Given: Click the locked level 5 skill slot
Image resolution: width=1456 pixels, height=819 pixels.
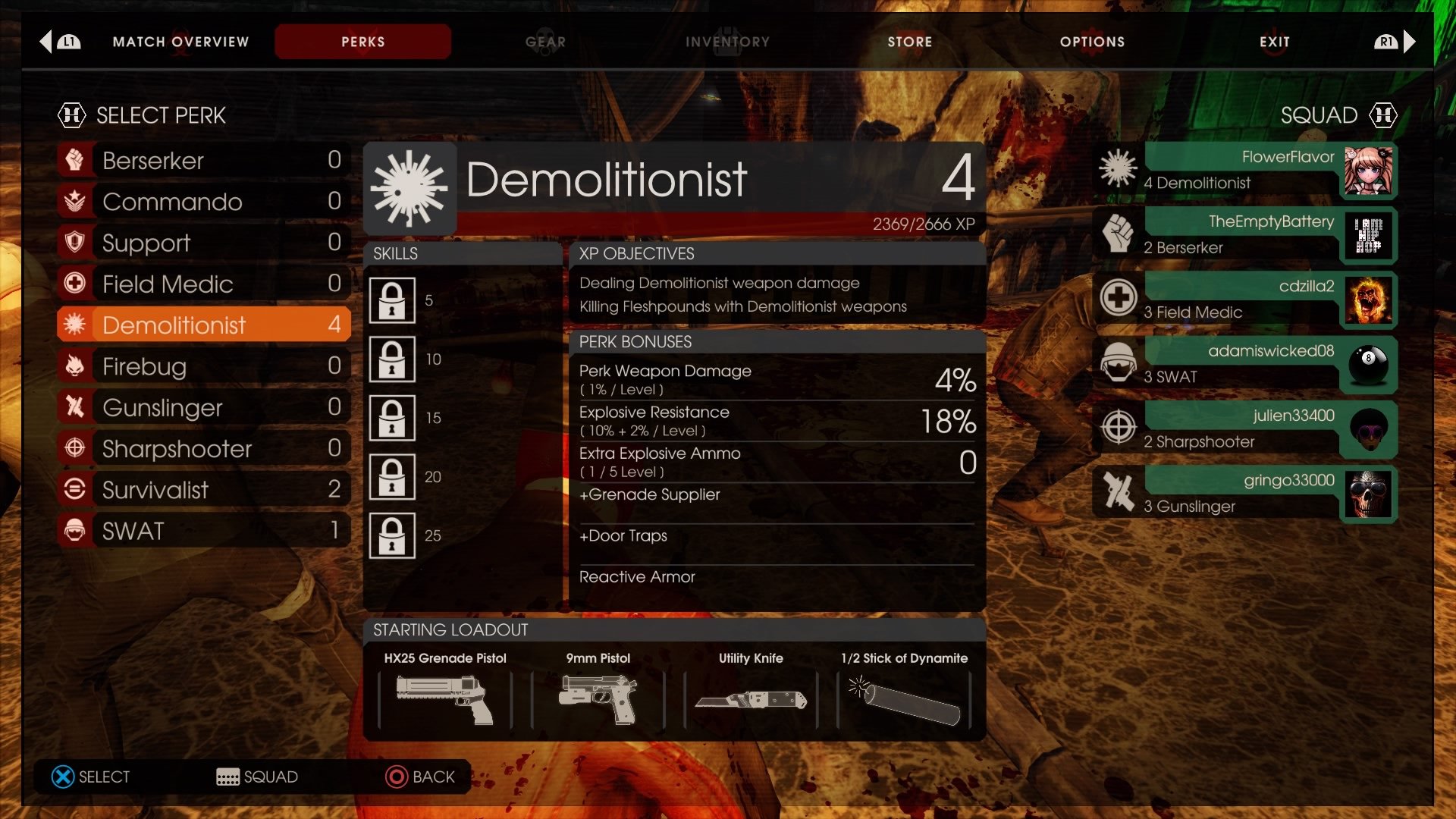Looking at the screenshot, I should tap(391, 300).
